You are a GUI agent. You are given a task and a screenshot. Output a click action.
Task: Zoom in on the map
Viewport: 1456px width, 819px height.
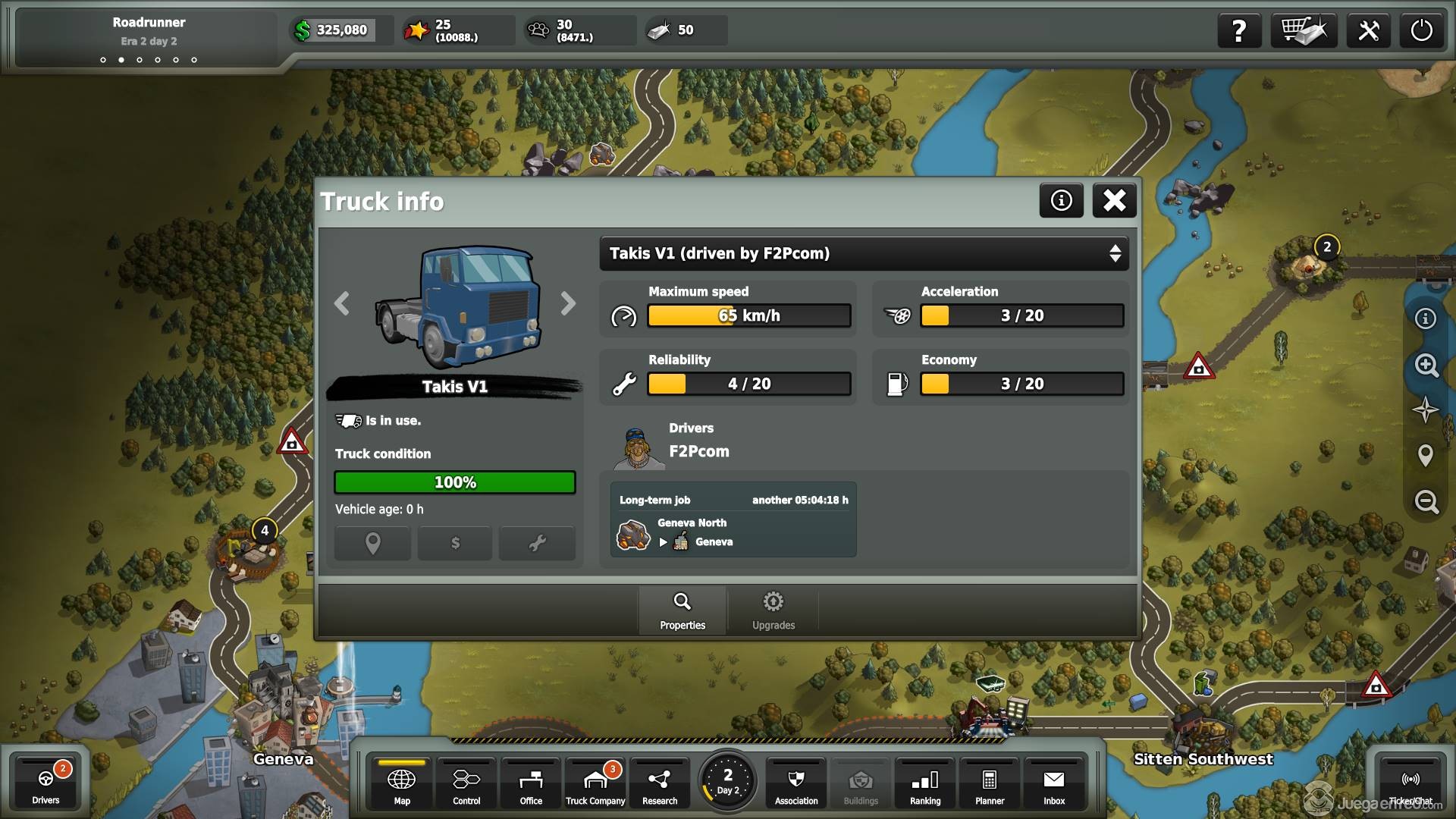coord(1426,366)
